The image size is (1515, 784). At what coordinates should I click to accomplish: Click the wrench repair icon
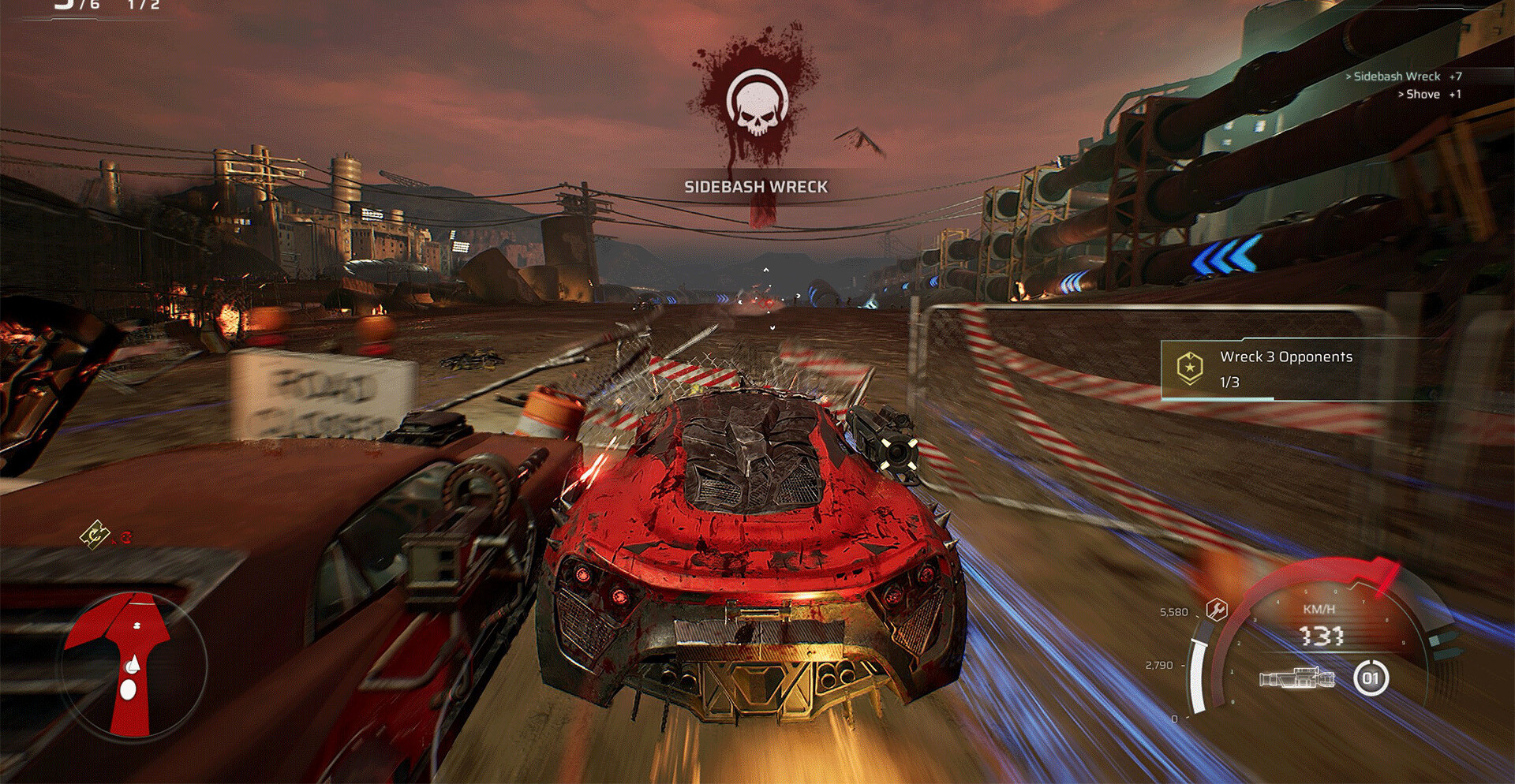tap(1217, 610)
